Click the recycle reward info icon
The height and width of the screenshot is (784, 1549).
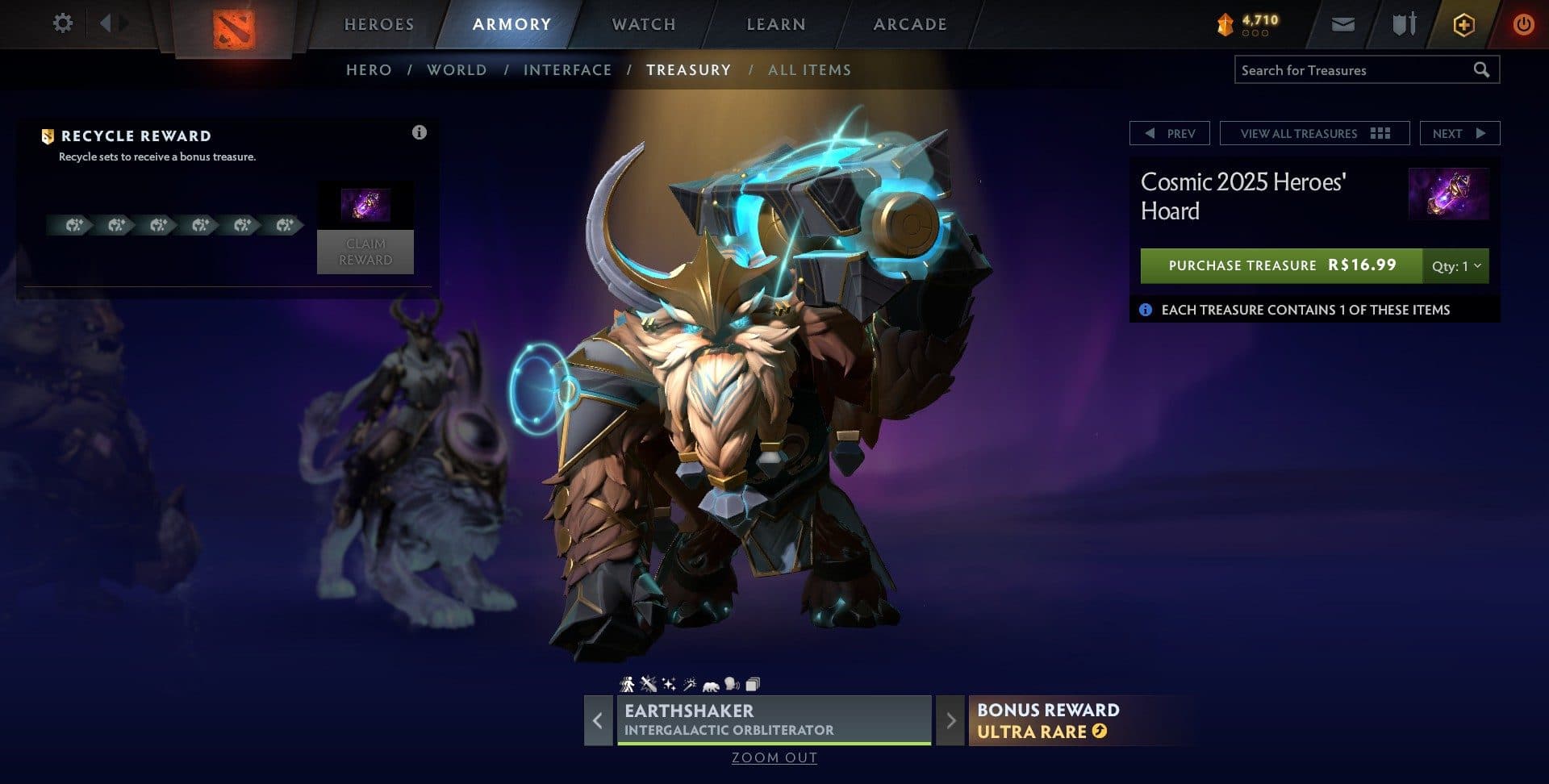(420, 133)
